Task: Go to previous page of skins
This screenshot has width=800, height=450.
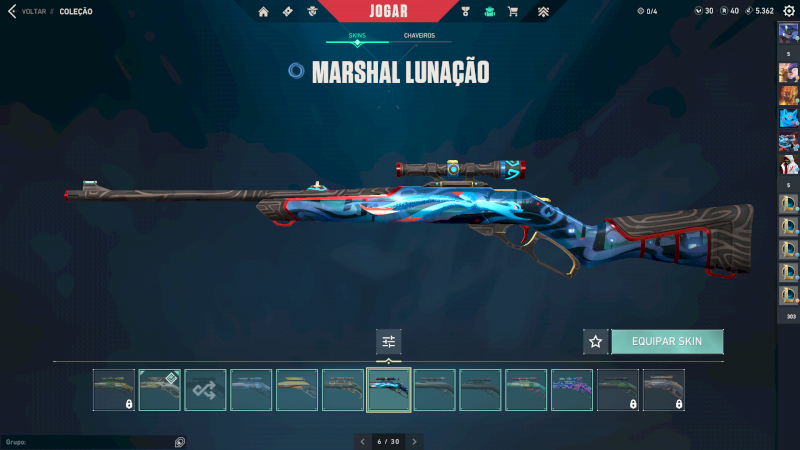Action: (361, 441)
